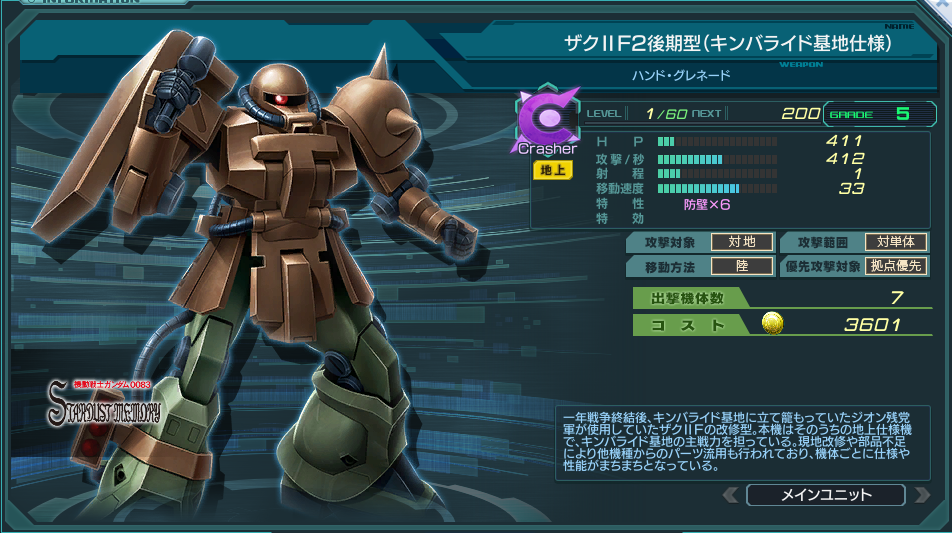The width and height of the screenshot is (952, 533).
Task: Click the left arrow beside メインユニット
Action: coord(731,495)
